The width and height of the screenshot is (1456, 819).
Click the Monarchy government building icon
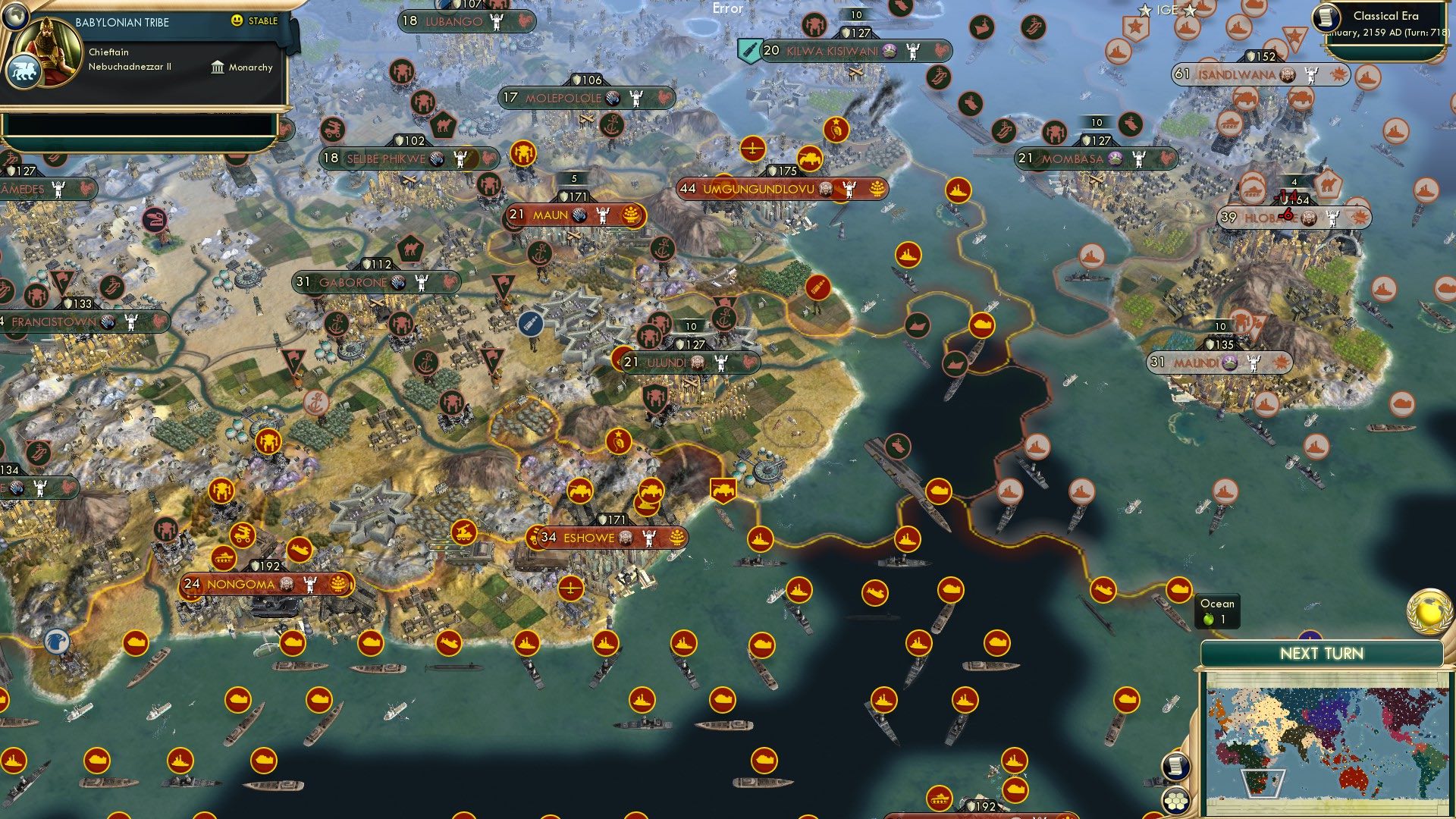pos(218,67)
